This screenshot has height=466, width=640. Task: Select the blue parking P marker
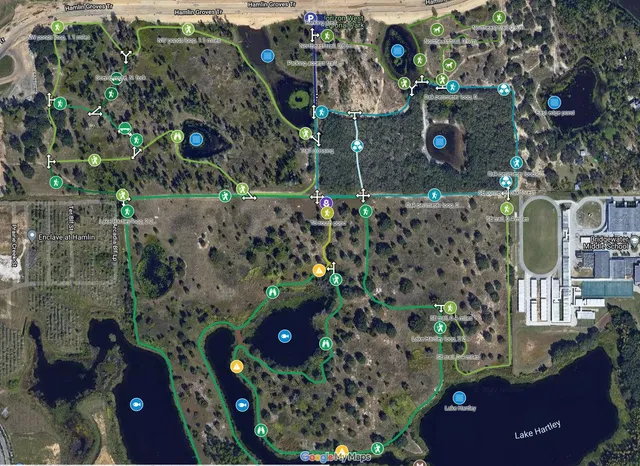pos(311,19)
